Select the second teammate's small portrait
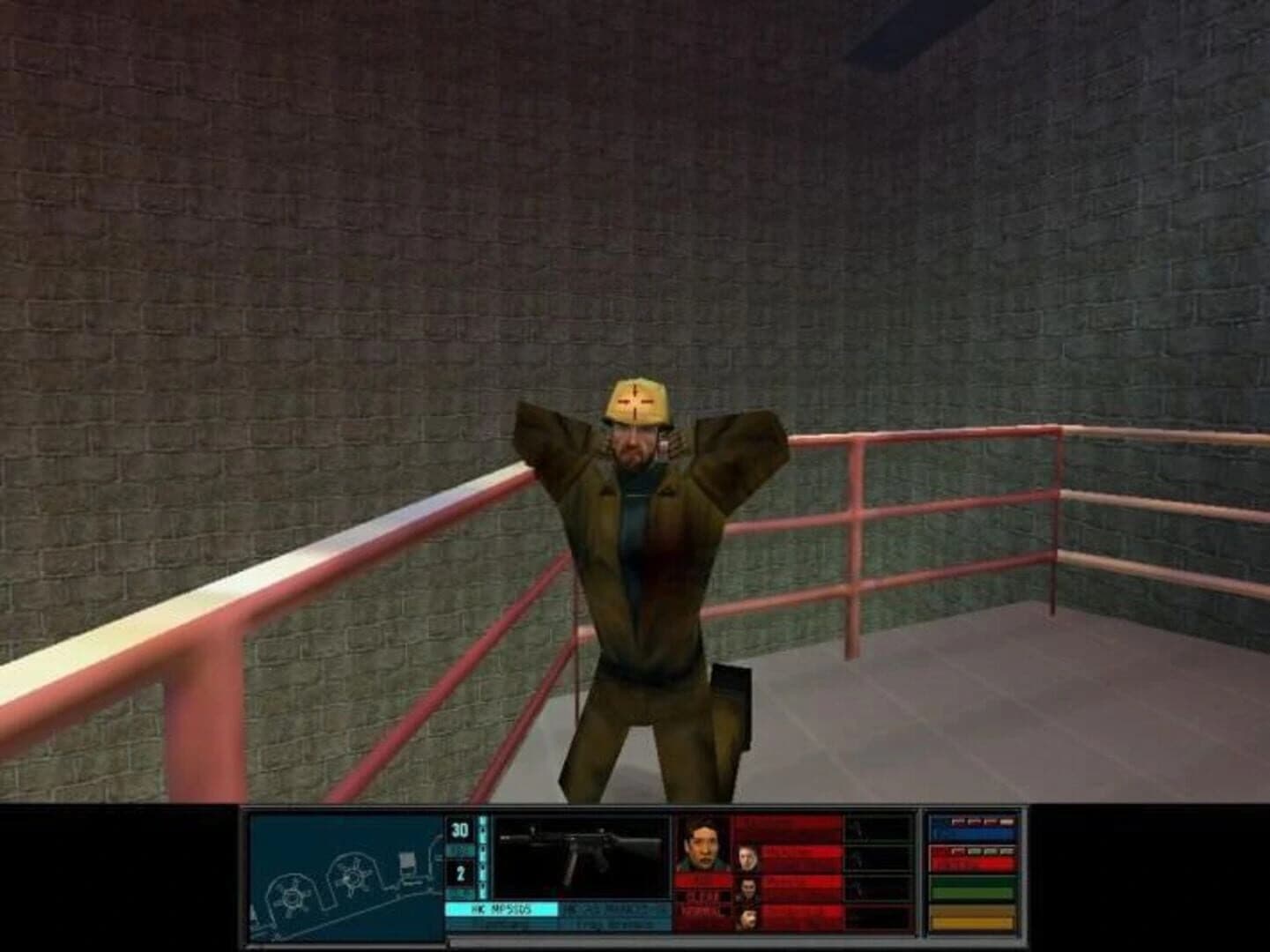This screenshot has height=952, width=1270. click(747, 856)
